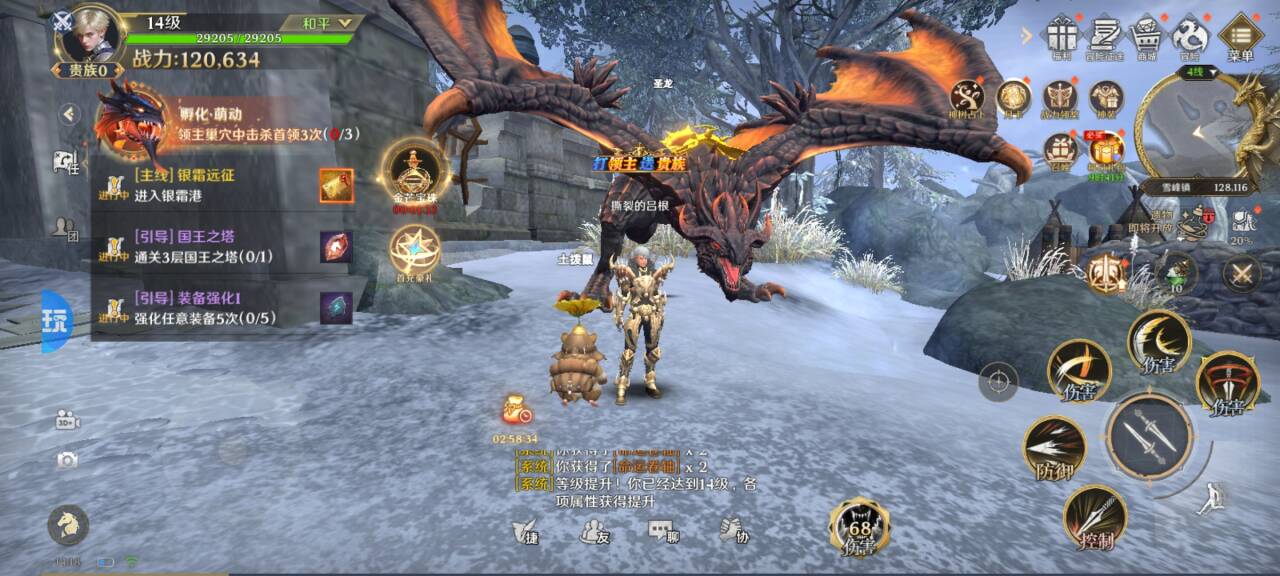Open the circular minimap
The height and width of the screenshot is (576, 1280).
click(x=1192, y=128)
